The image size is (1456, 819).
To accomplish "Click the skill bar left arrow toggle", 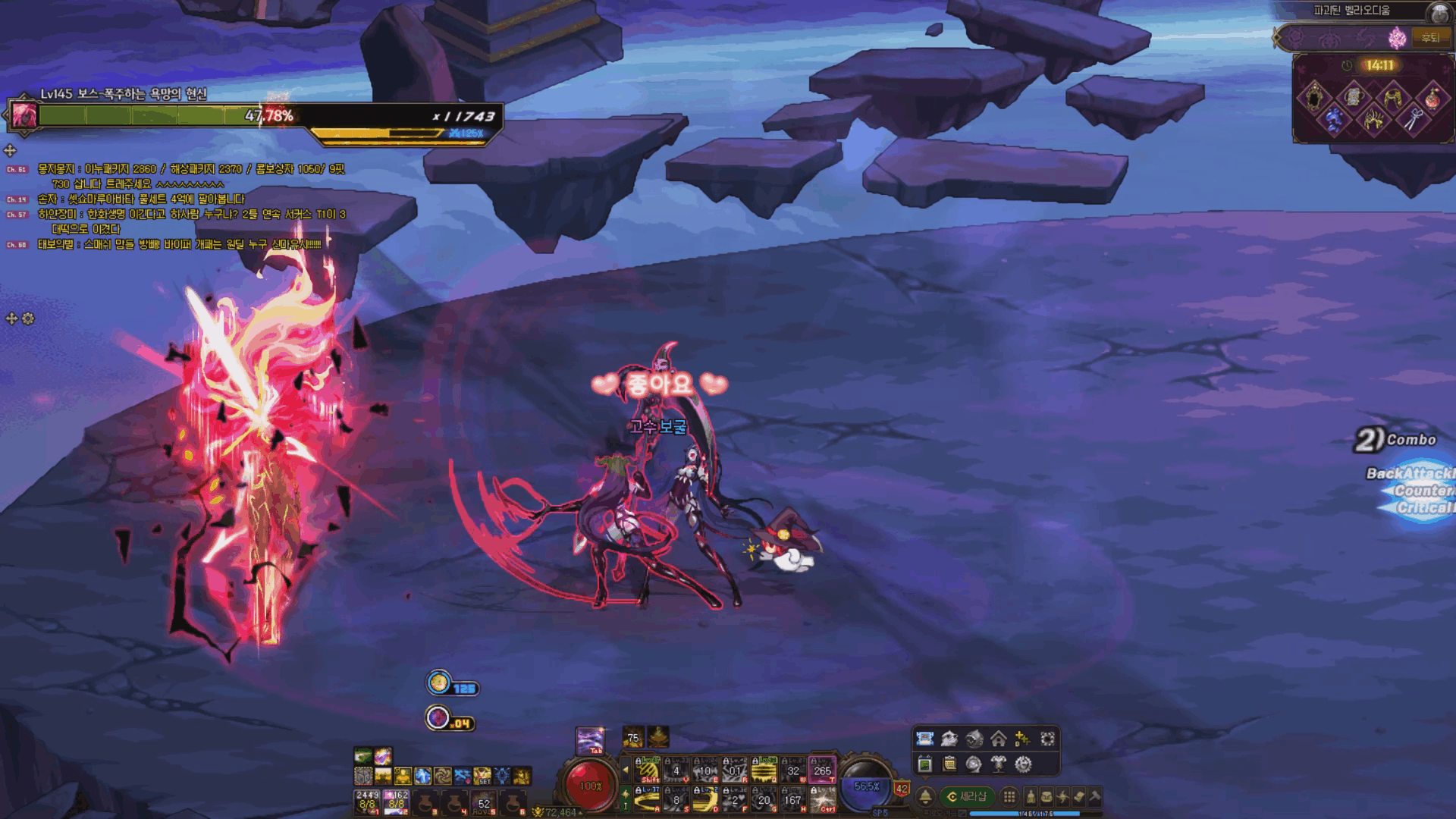I will click(x=626, y=769).
